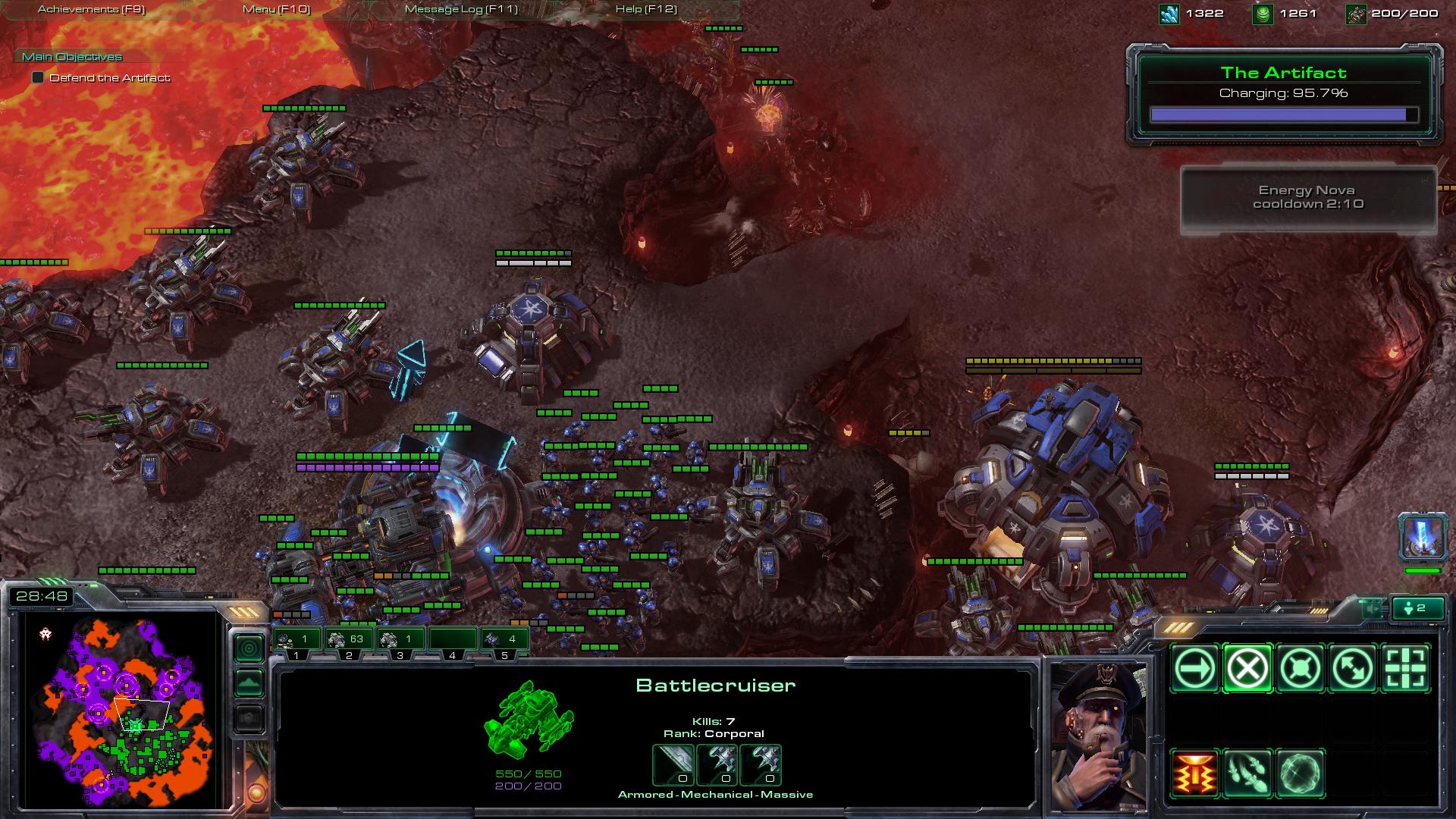Select idle workers button showing 2

(x=1415, y=608)
